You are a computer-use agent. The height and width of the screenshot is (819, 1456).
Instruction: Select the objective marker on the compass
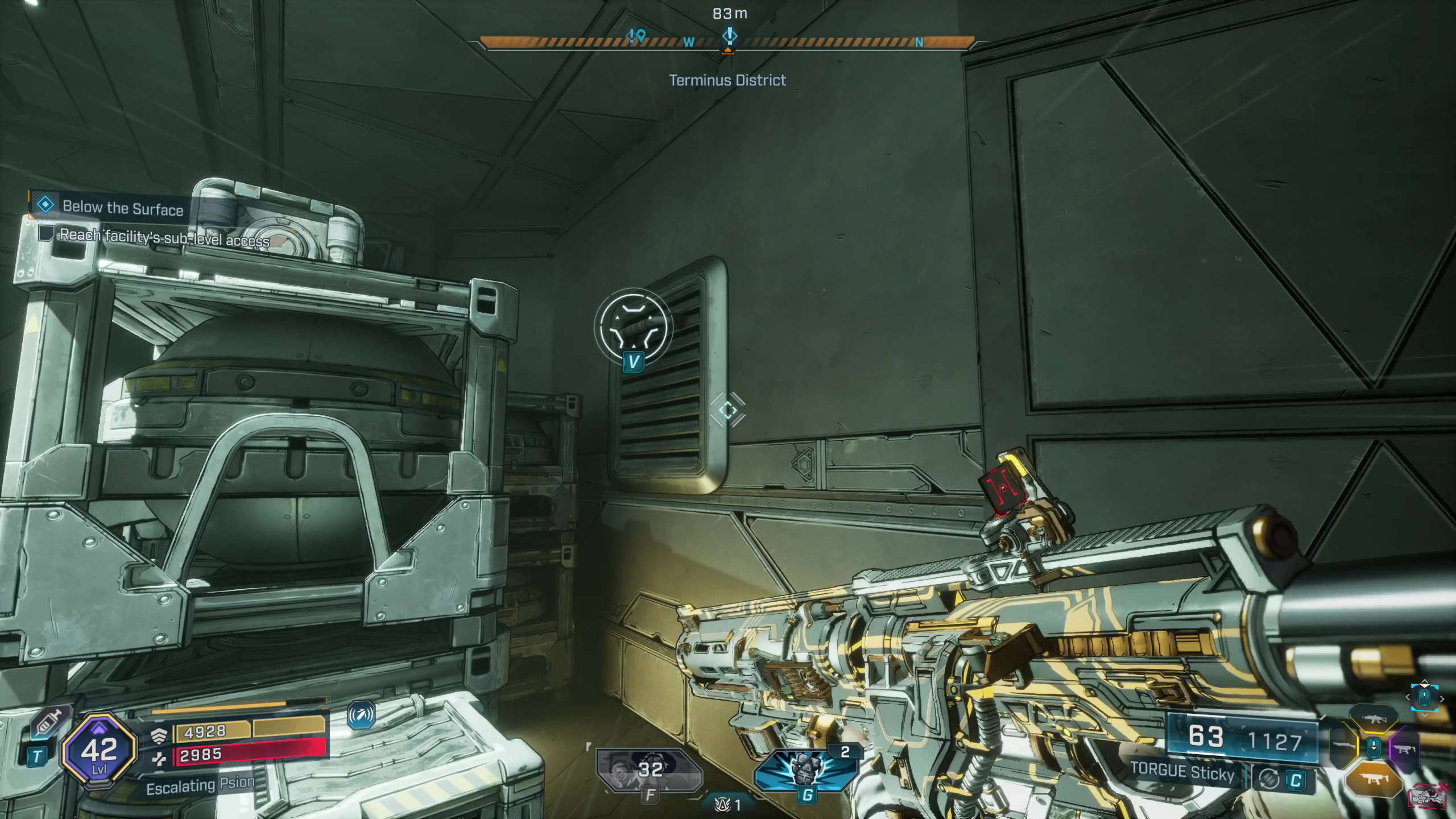[729, 38]
